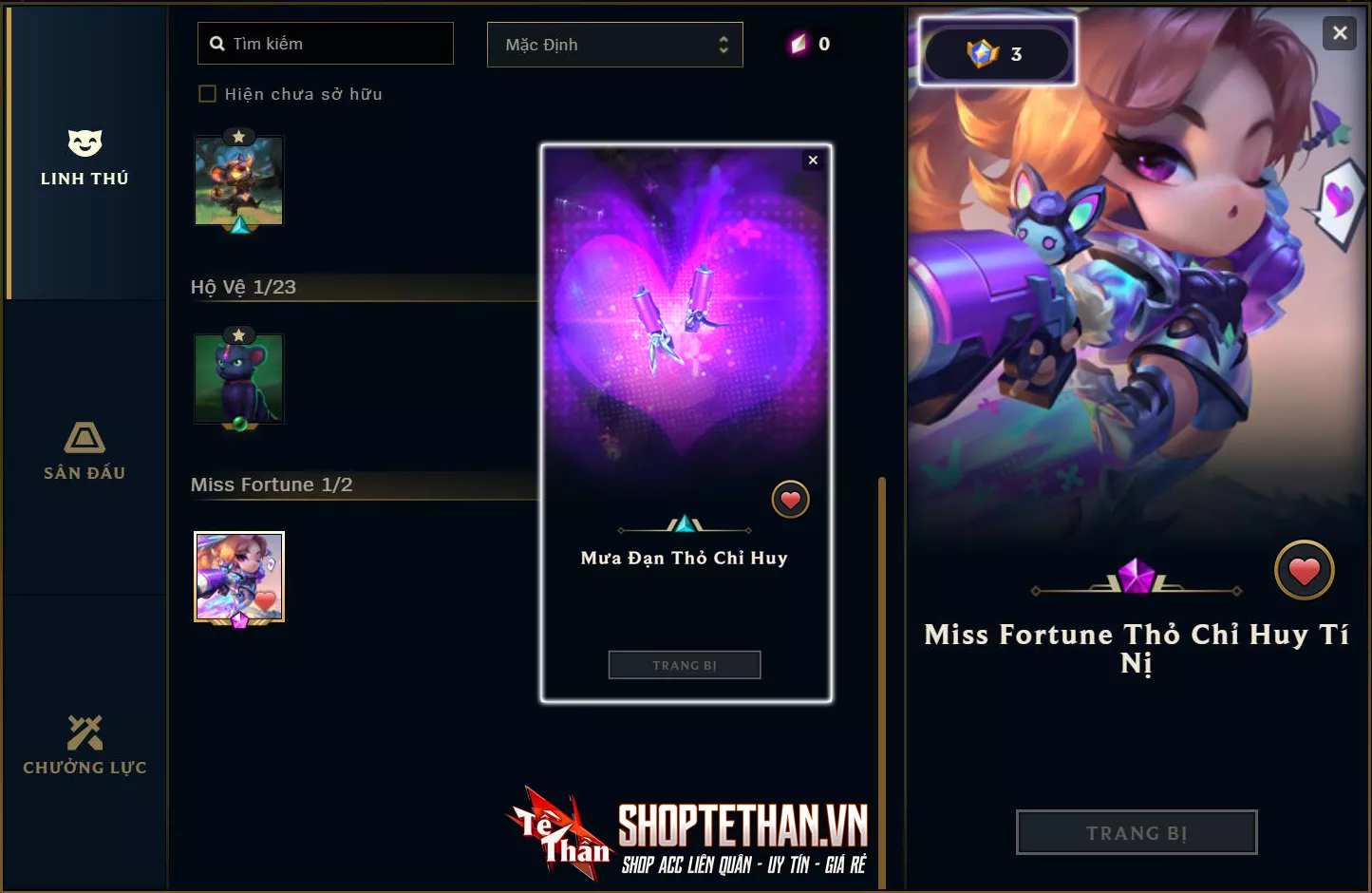Click the star shard counter showing 3
Image resolution: width=1372 pixels, height=893 pixels.
coord(997,53)
